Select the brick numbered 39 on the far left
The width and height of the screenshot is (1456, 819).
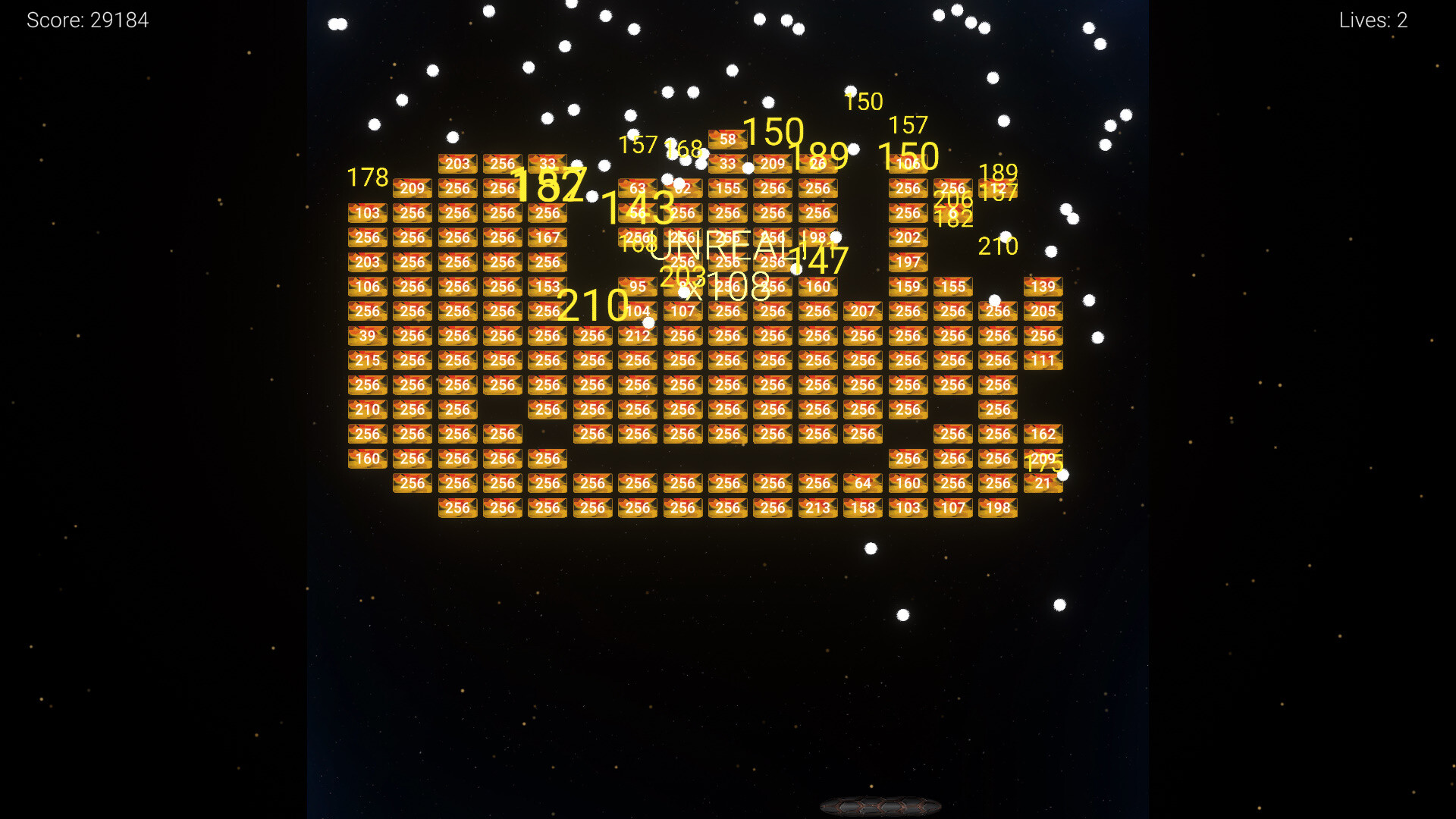367,336
